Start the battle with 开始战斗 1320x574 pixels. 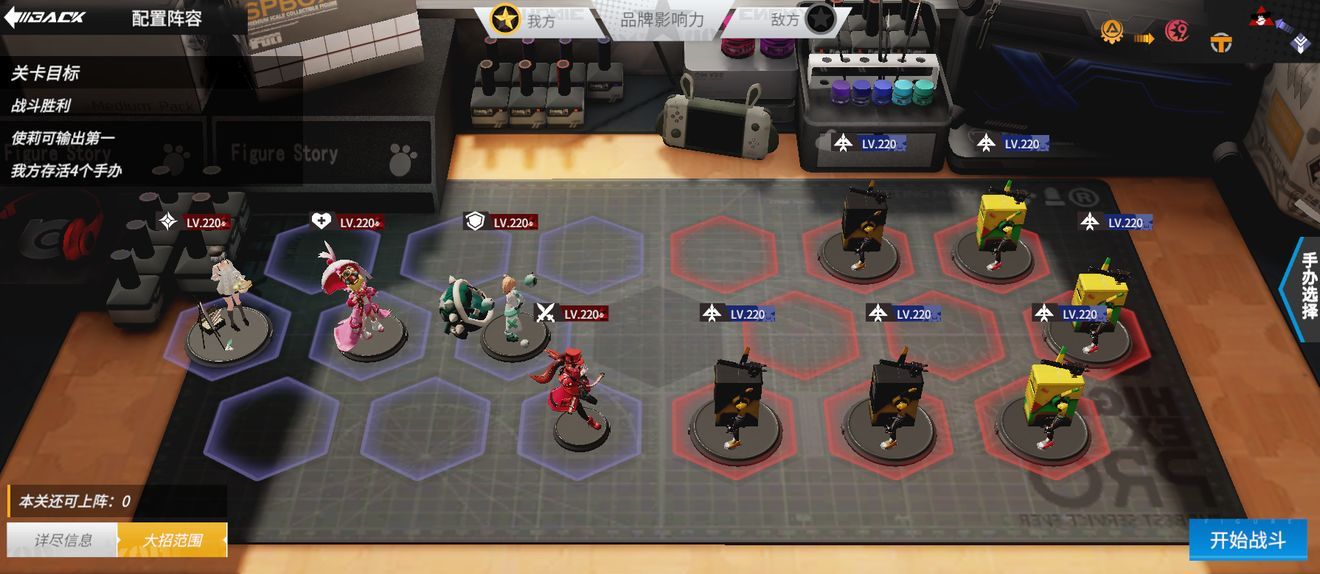(x=1247, y=540)
